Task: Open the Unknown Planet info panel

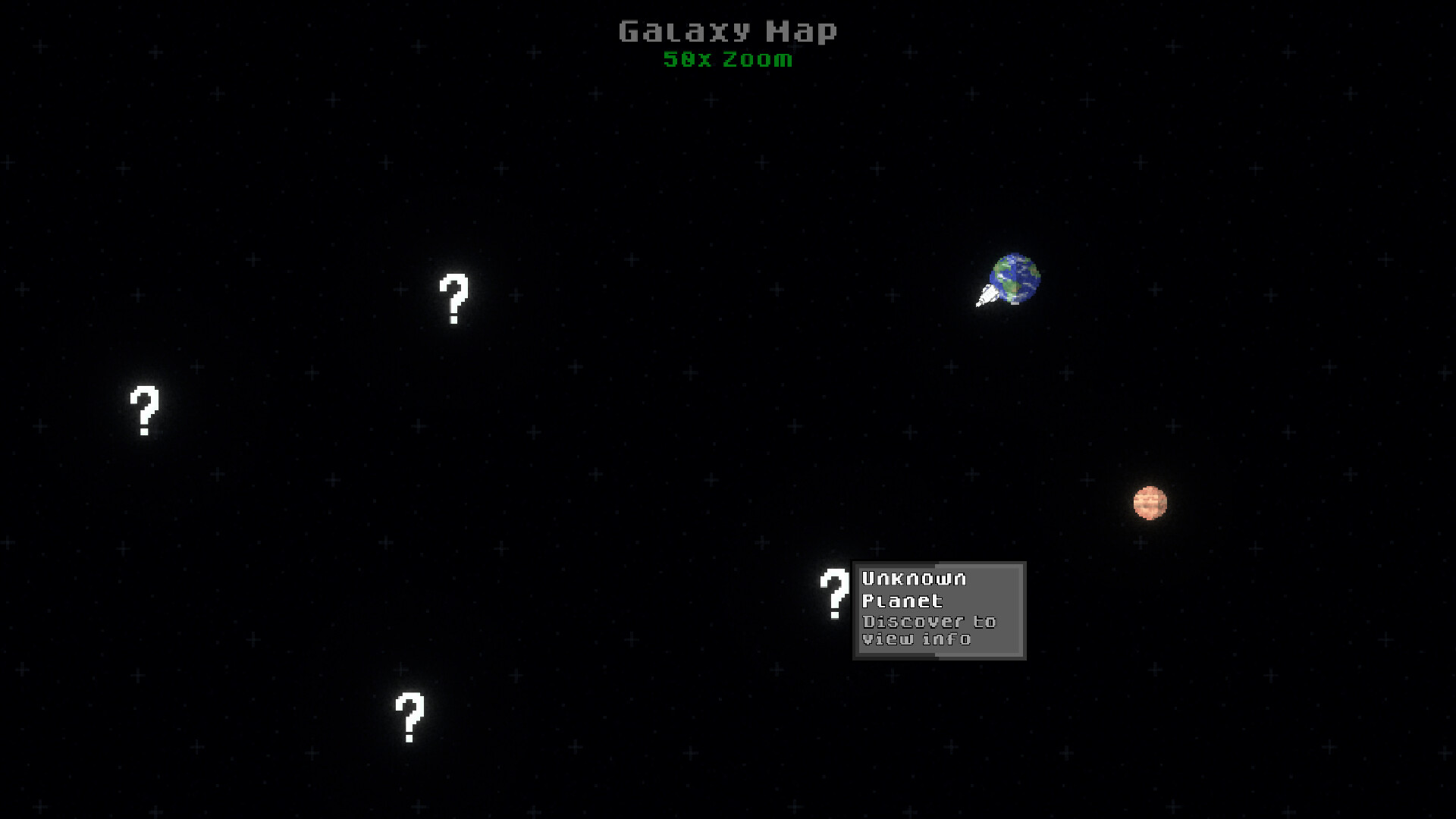Action: click(939, 610)
